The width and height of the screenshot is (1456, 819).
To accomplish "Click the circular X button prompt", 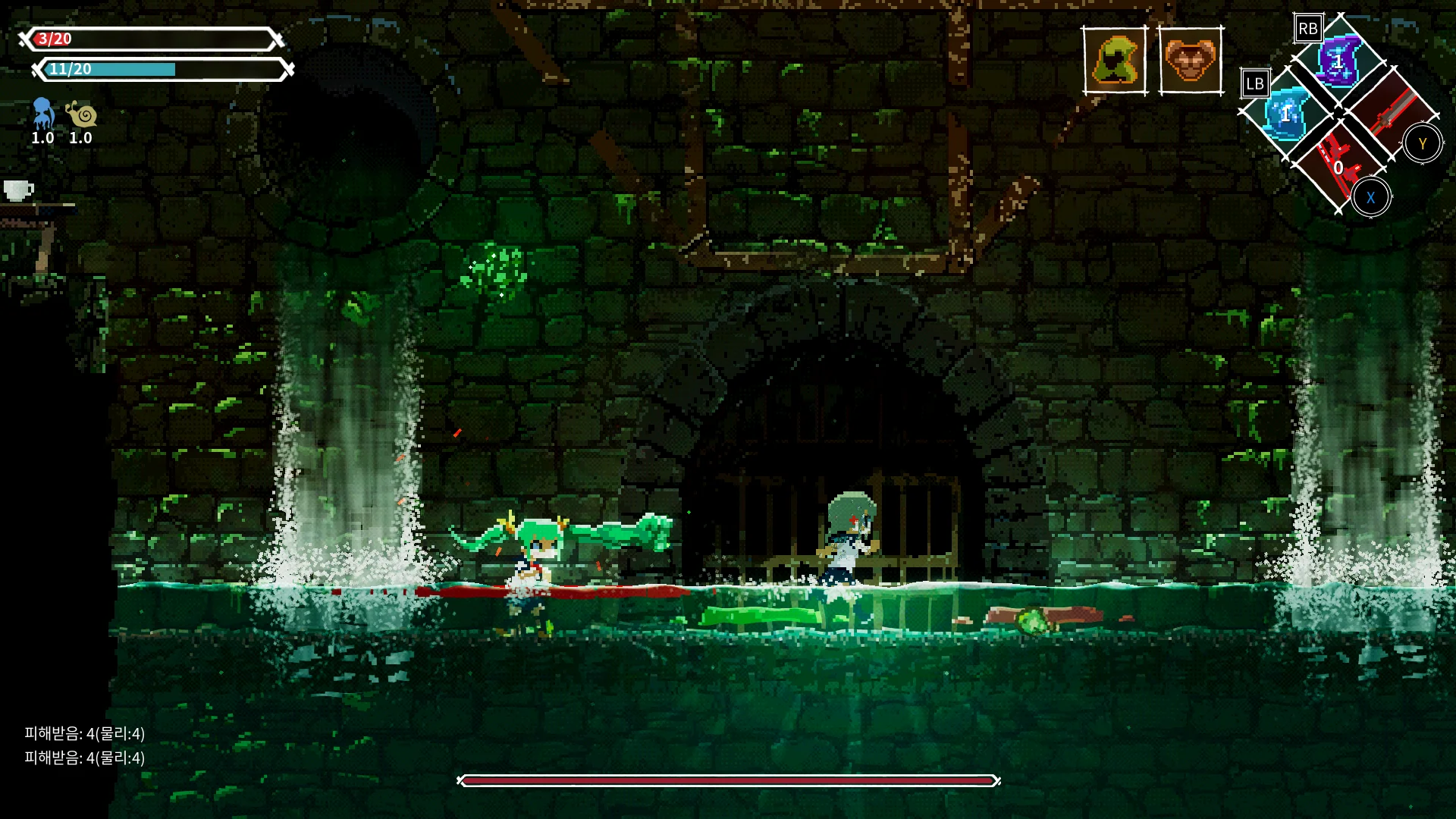I will pos(1371,197).
